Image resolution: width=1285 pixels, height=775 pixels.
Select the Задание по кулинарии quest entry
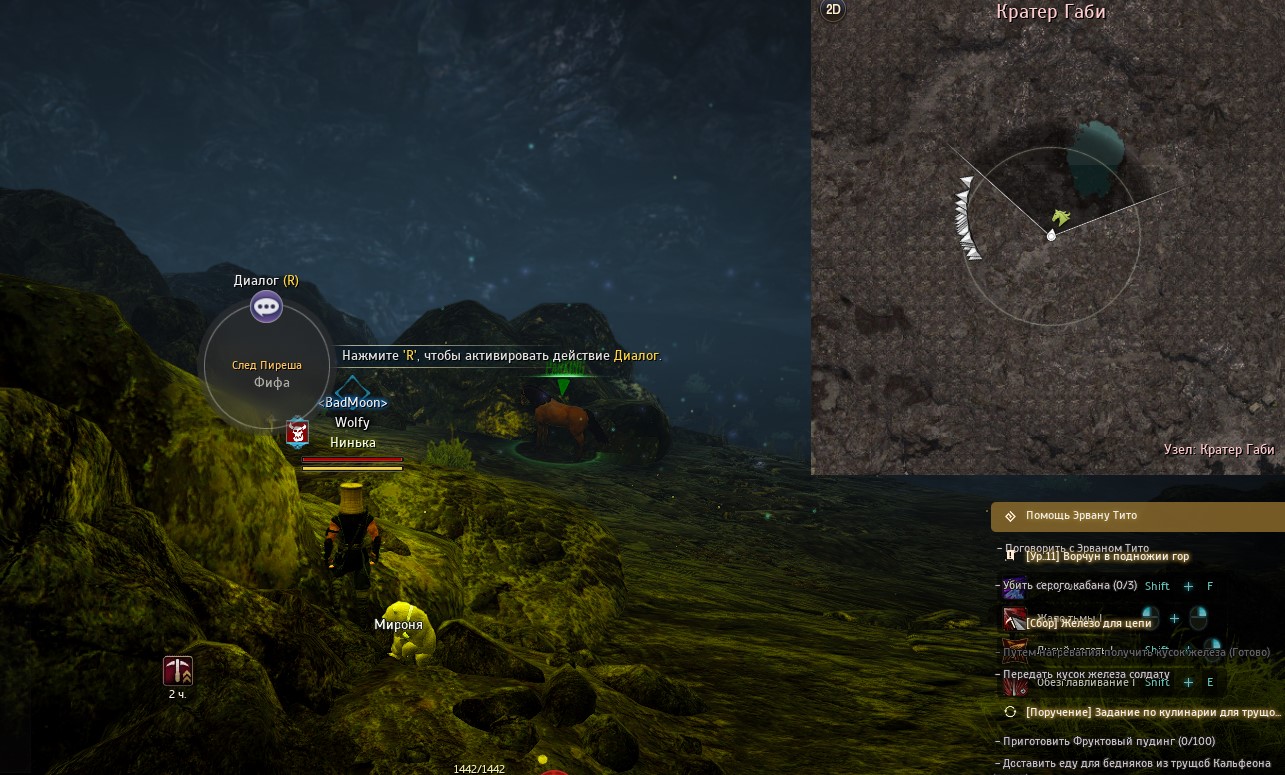click(x=1150, y=712)
